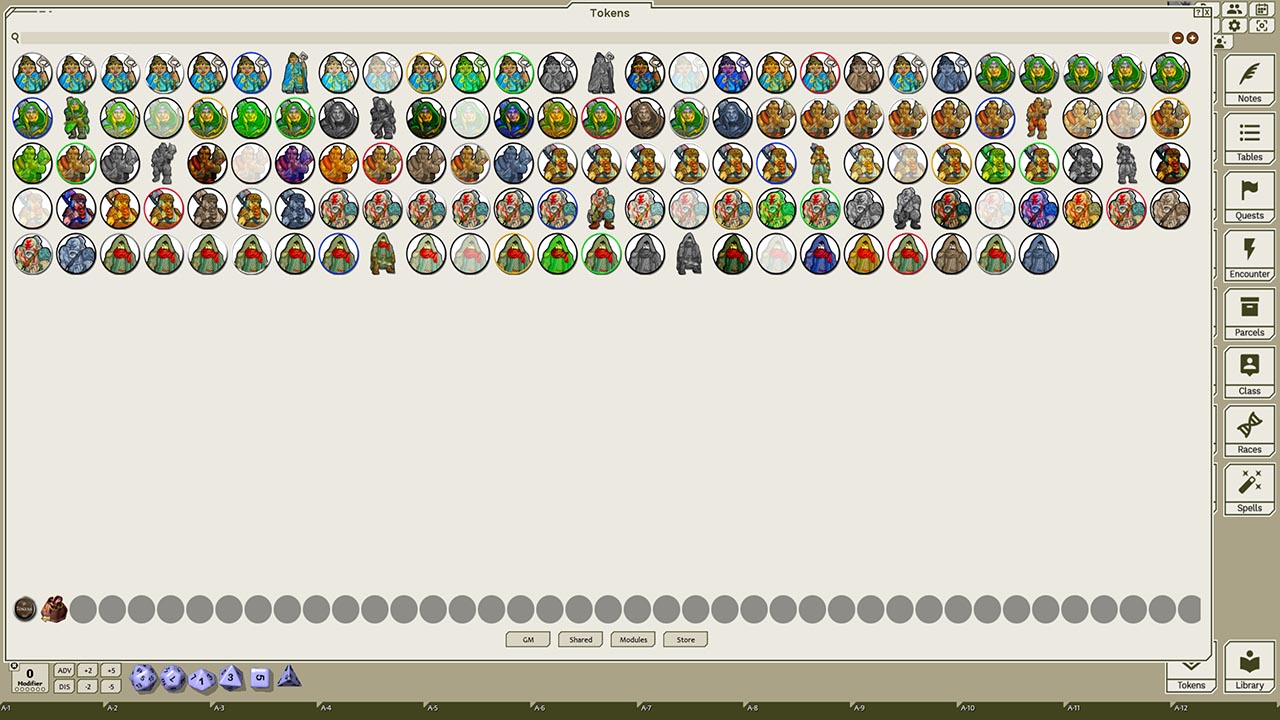
Task: Open the Races panel
Action: 1248,432
